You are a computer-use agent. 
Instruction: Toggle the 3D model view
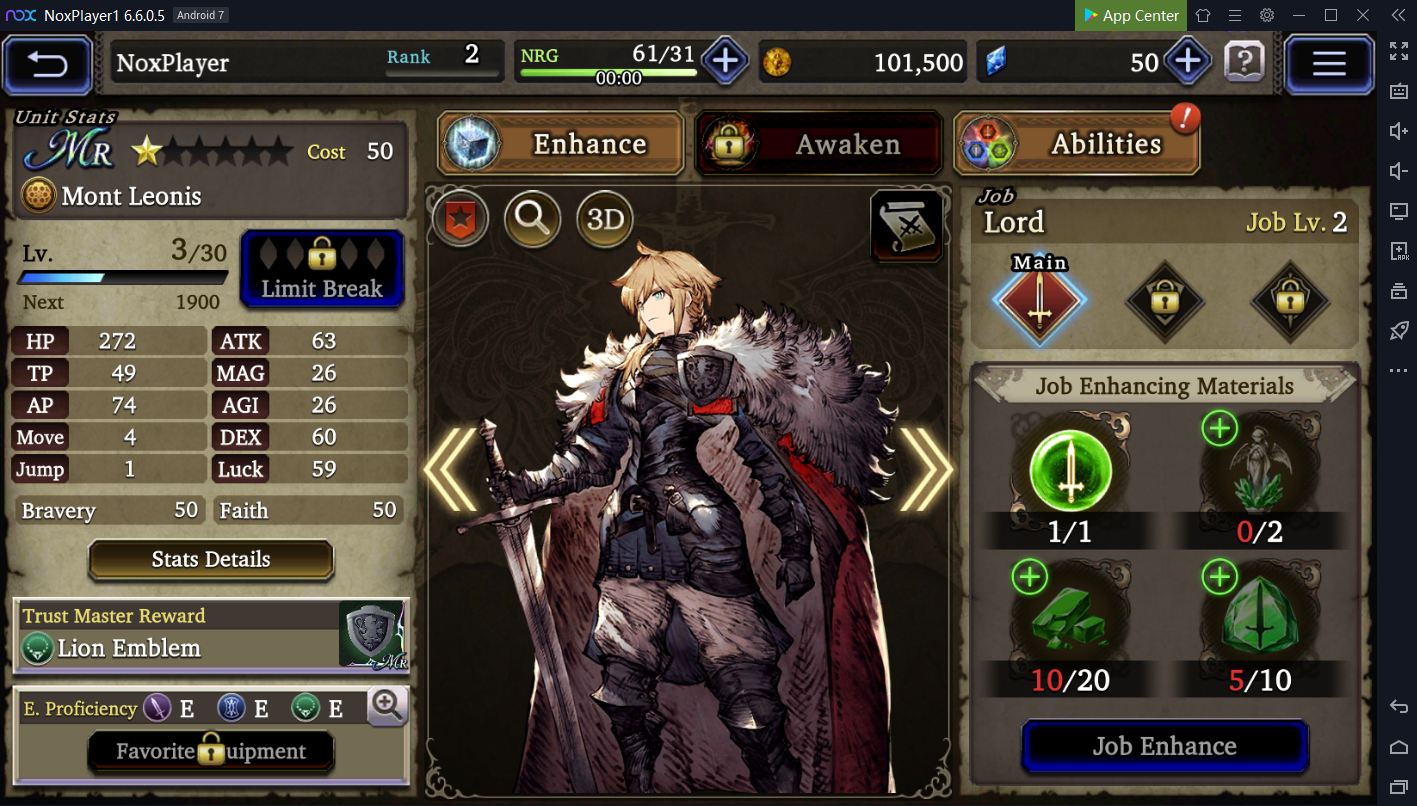(605, 219)
